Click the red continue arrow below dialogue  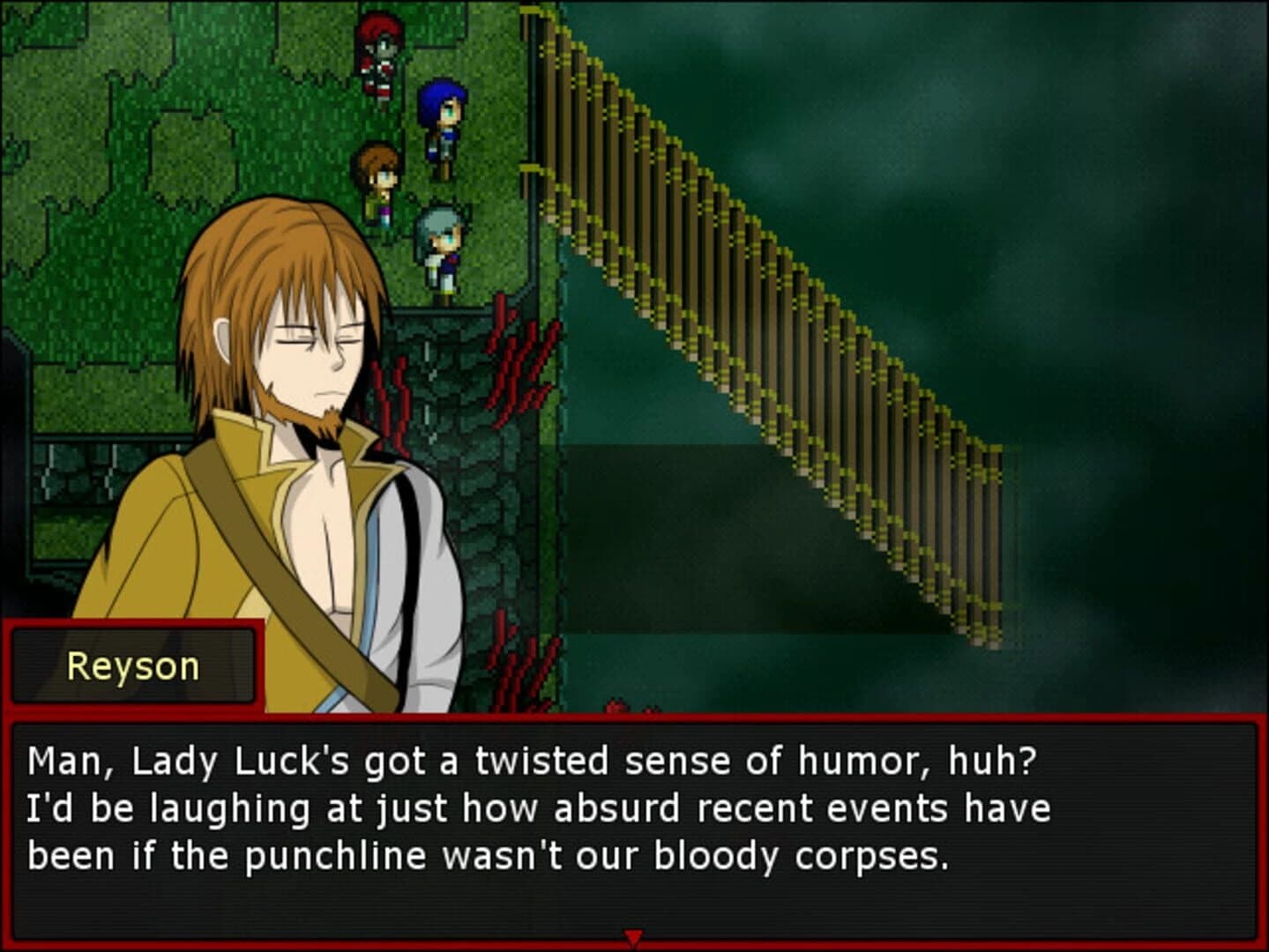pyautogui.click(x=634, y=938)
